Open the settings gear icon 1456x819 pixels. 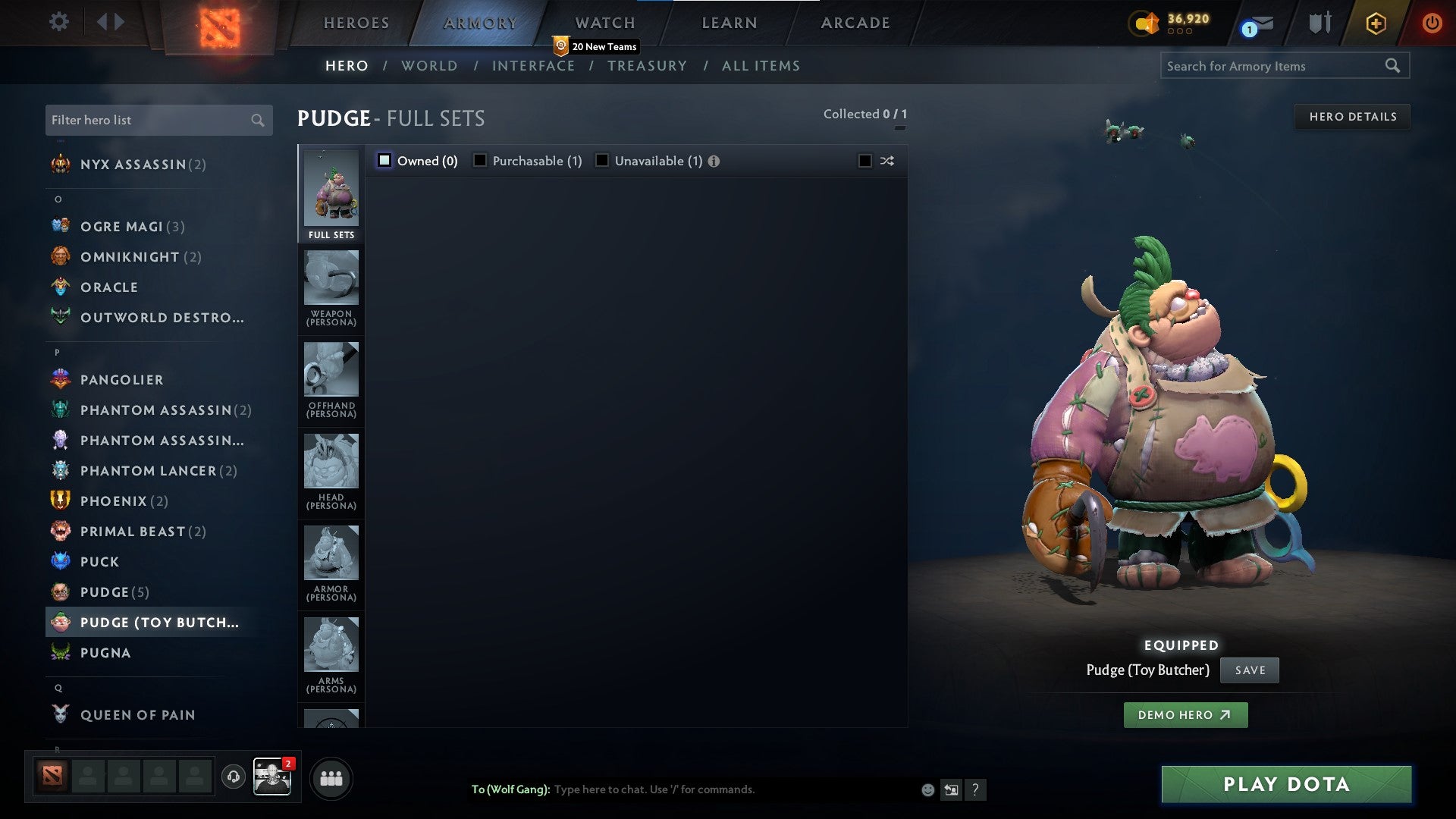pos(58,22)
